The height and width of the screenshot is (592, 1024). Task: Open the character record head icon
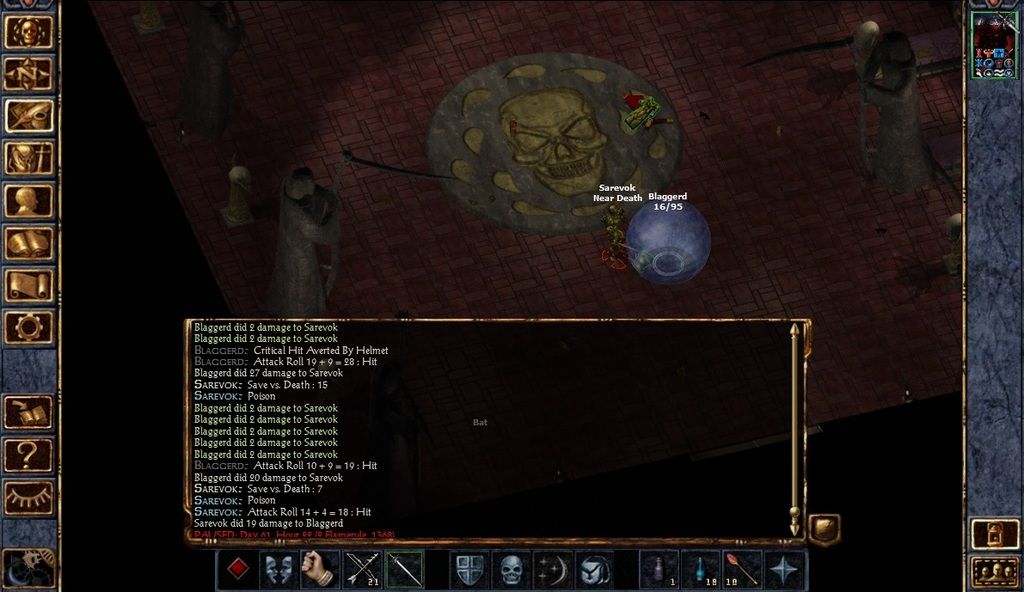(29, 200)
